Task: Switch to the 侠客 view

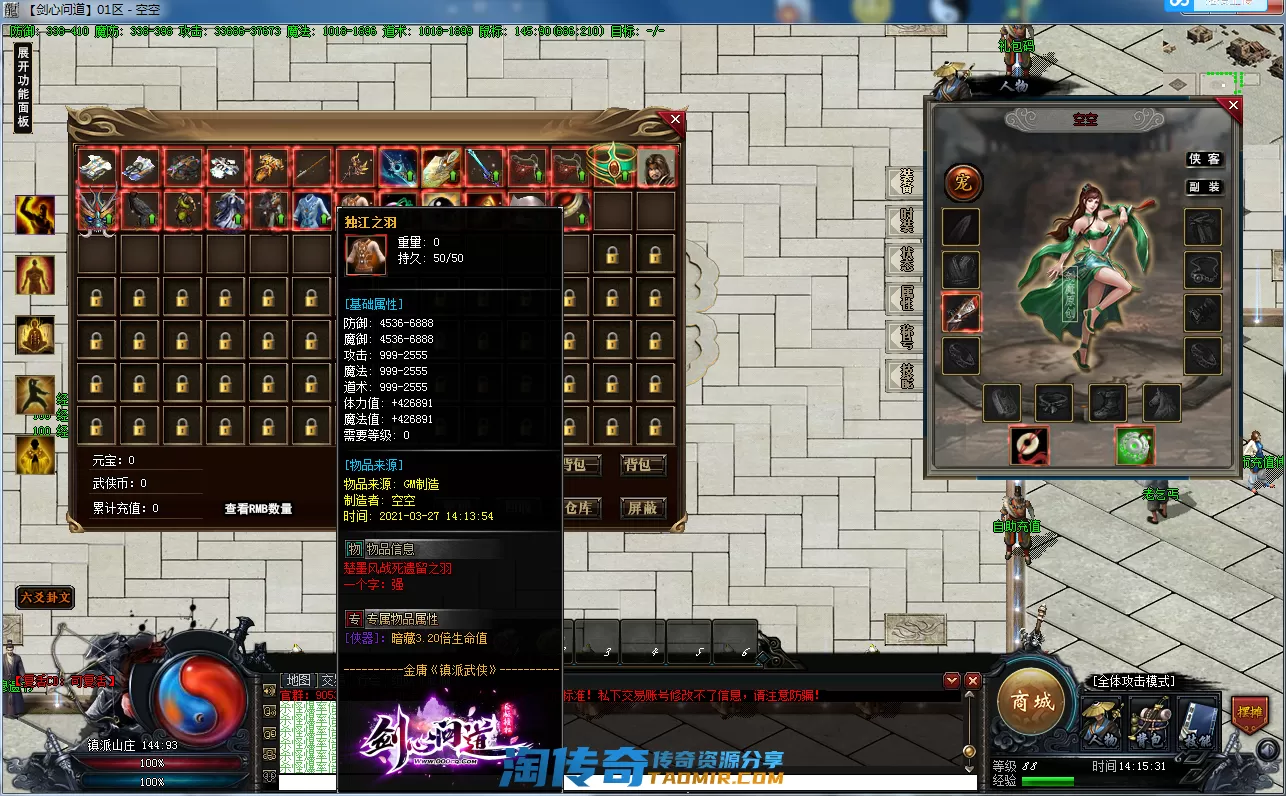Action: [1205, 159]
